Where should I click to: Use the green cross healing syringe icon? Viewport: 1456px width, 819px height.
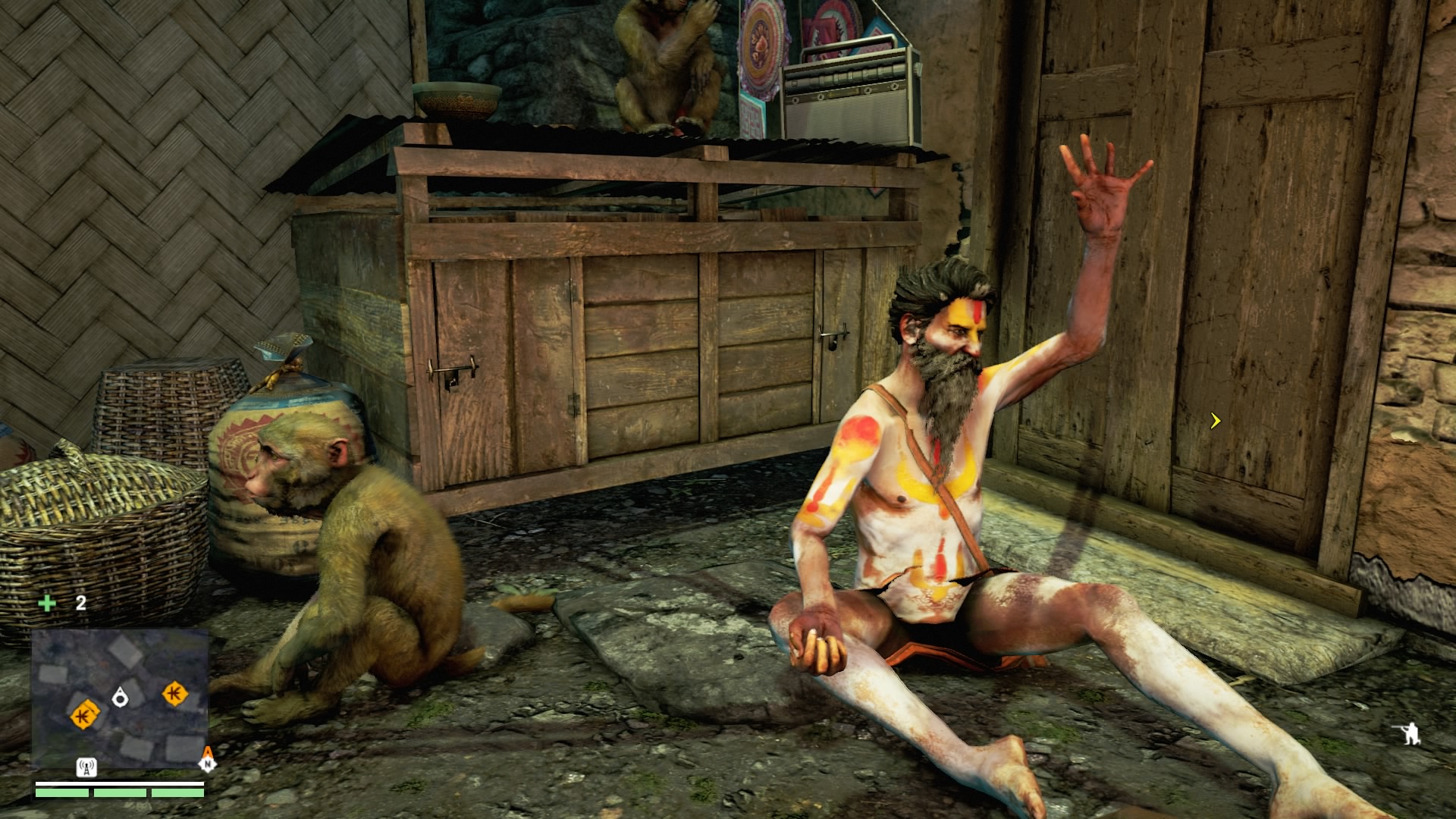[x=47, y=603]
